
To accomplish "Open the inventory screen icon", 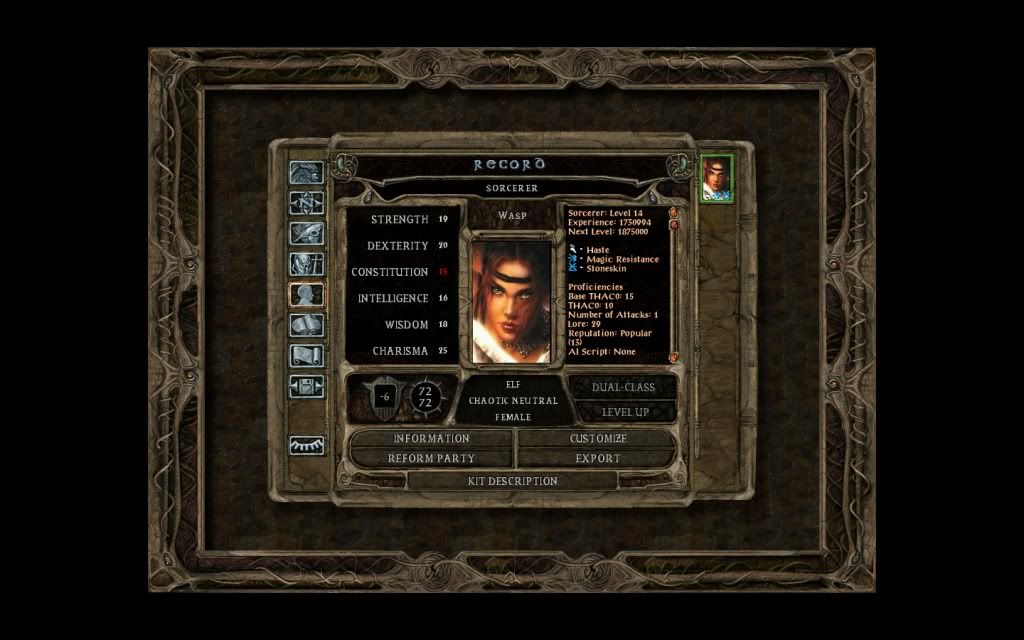I will (306, 264).
